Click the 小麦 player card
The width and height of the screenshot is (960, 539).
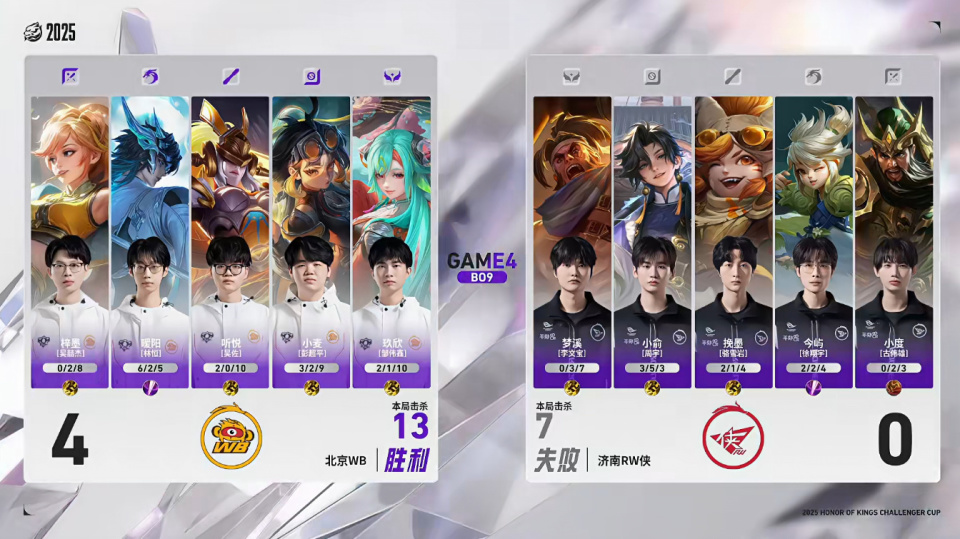[310, 240]
